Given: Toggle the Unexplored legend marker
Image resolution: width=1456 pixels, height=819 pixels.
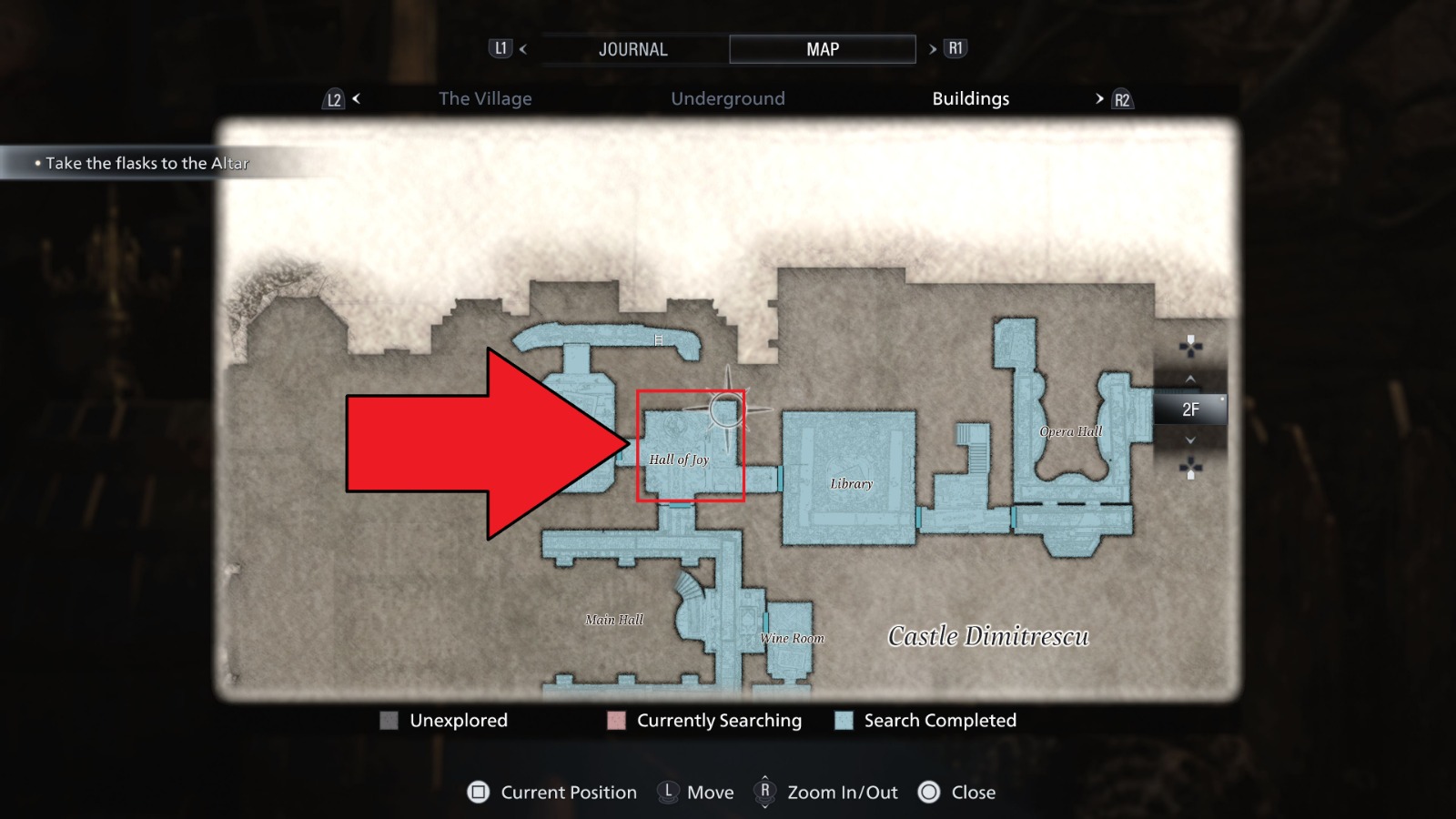Looking at the screenshot, I should 389,721.
